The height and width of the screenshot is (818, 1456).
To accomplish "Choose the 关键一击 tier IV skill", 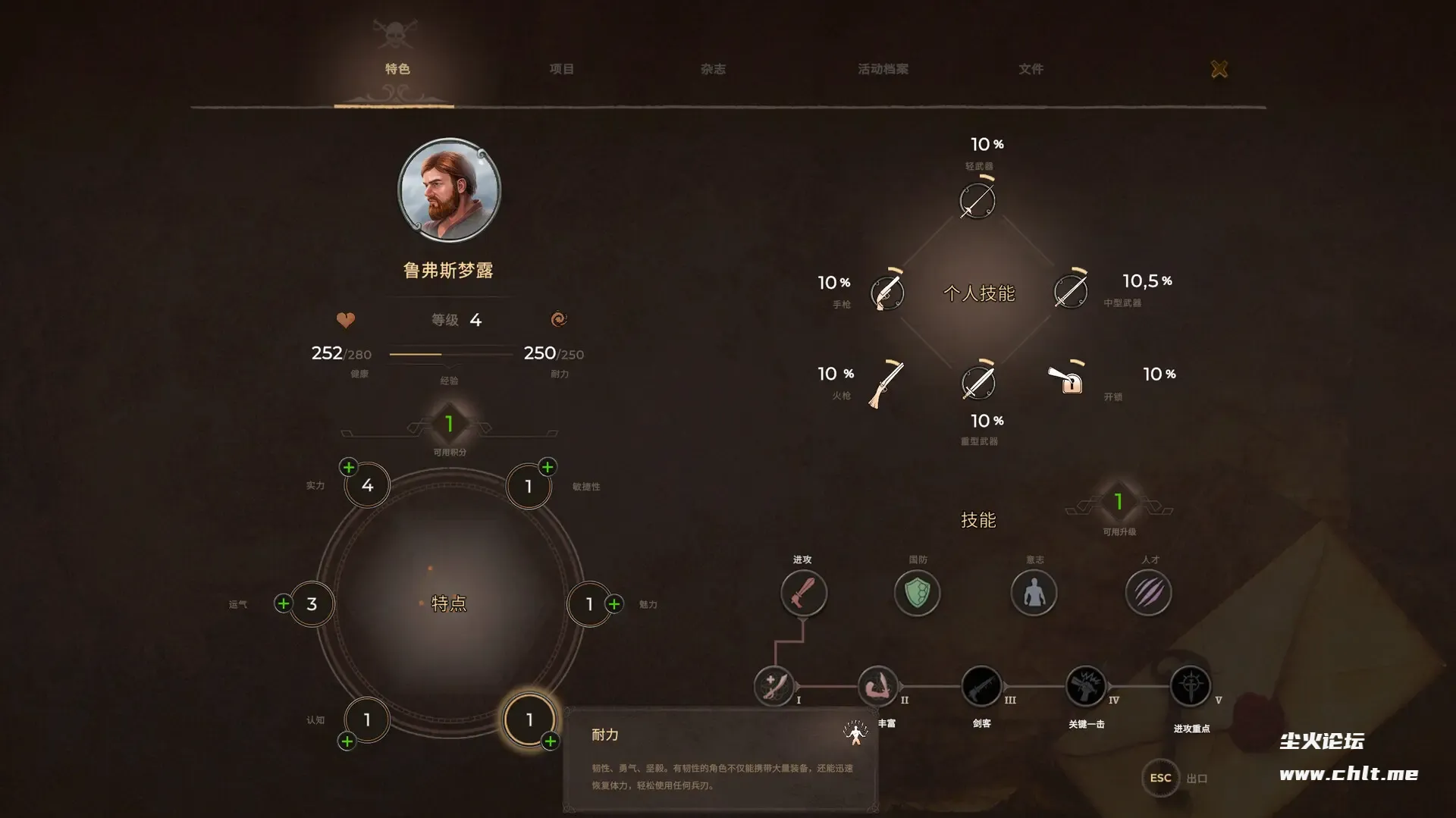I will point(1086,686).
